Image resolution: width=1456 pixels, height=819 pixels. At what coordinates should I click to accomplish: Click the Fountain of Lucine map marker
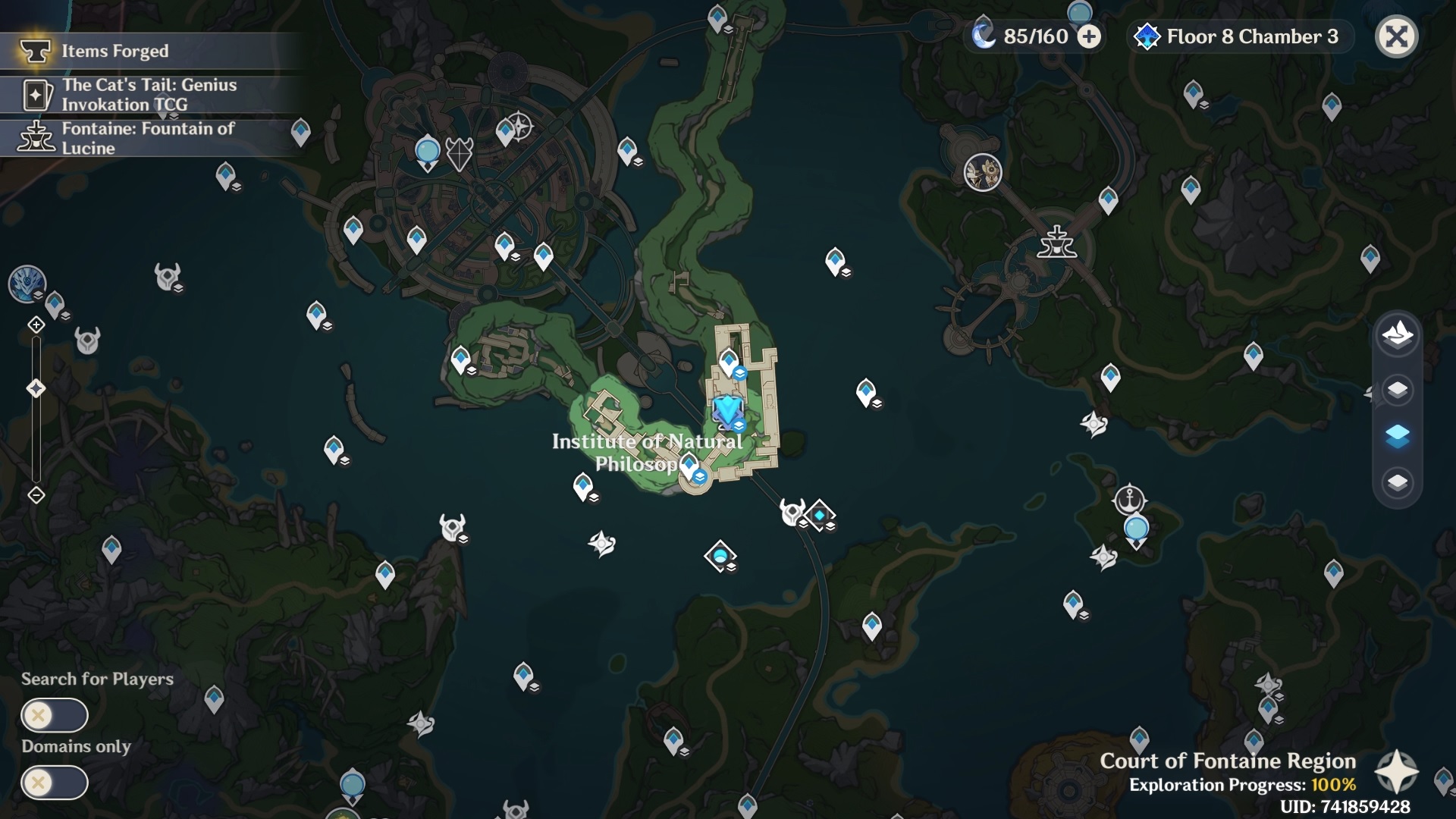pyautogui.click(x=1056, y=243)
